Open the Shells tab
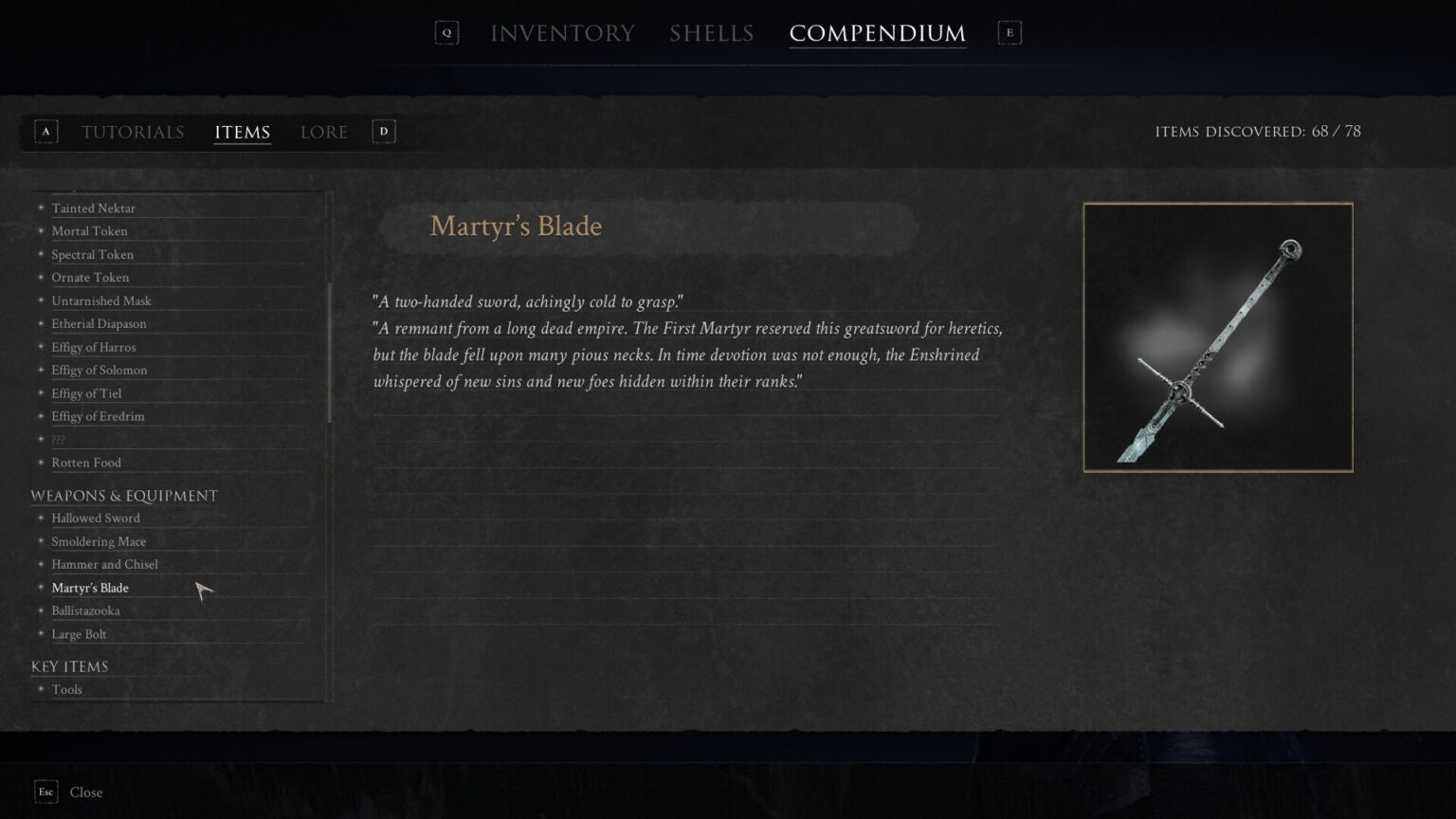 click(711, 33)
